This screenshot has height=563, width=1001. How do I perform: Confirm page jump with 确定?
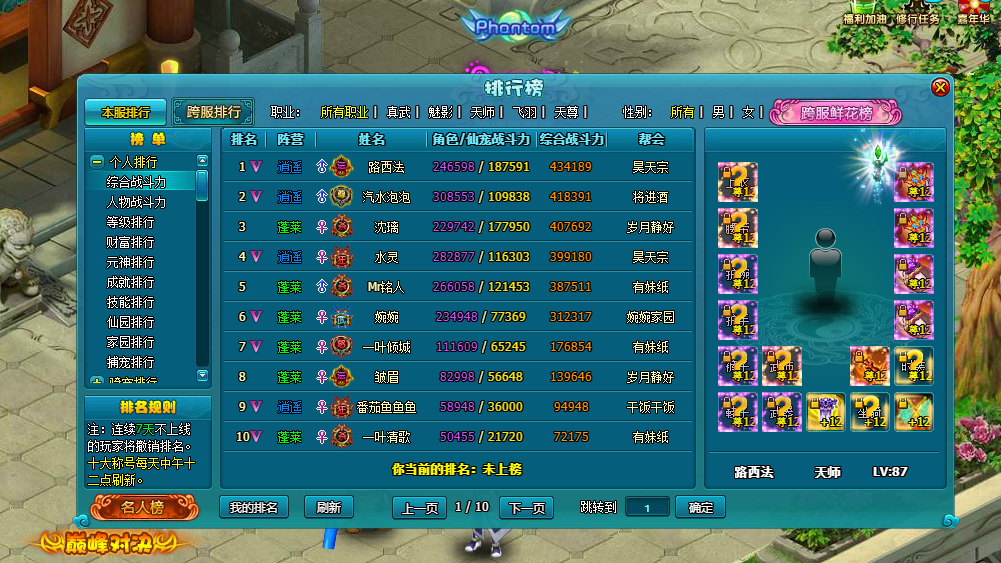click(700, 507)
